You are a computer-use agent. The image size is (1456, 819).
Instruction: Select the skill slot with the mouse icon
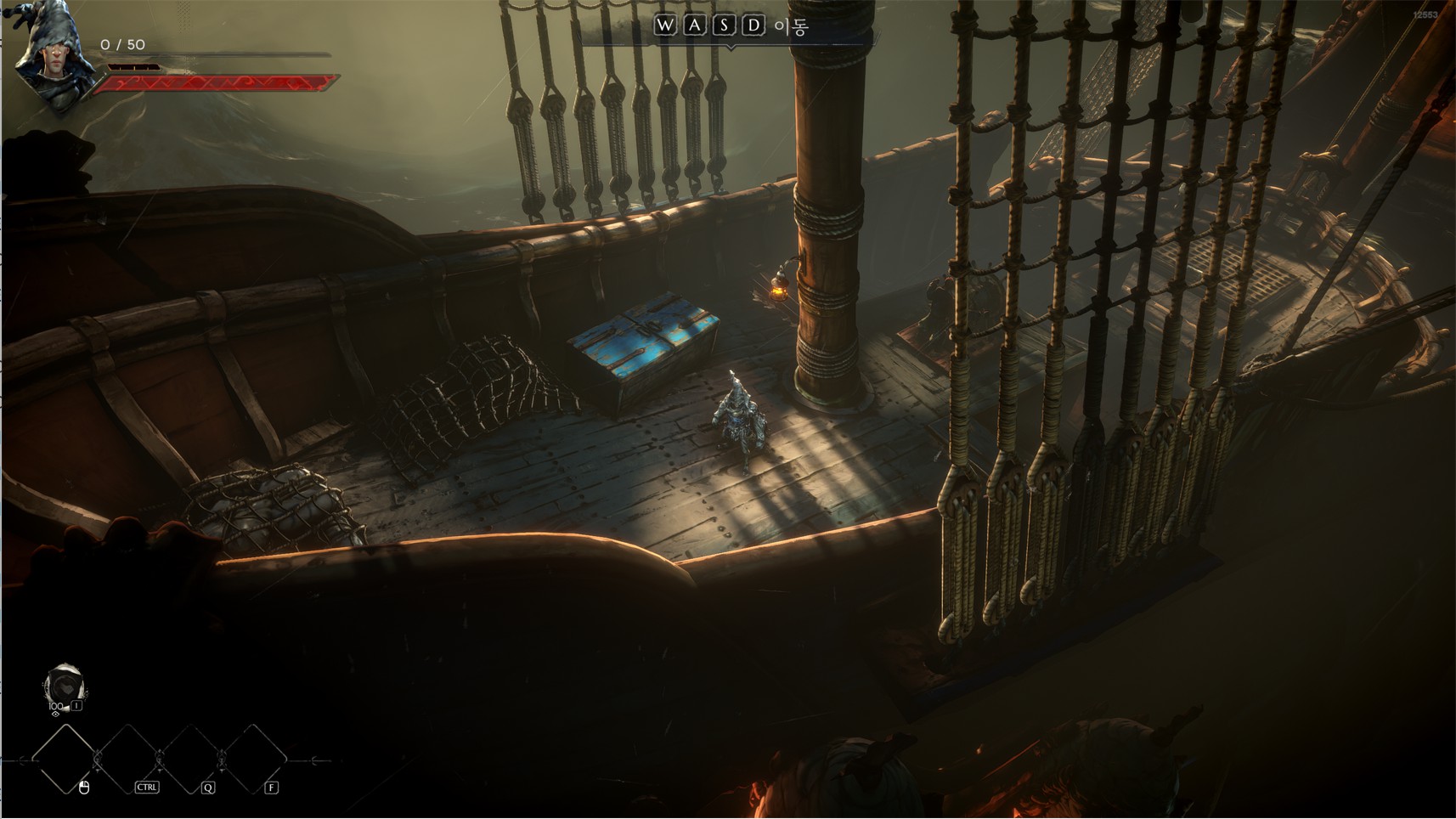point(65,760)
